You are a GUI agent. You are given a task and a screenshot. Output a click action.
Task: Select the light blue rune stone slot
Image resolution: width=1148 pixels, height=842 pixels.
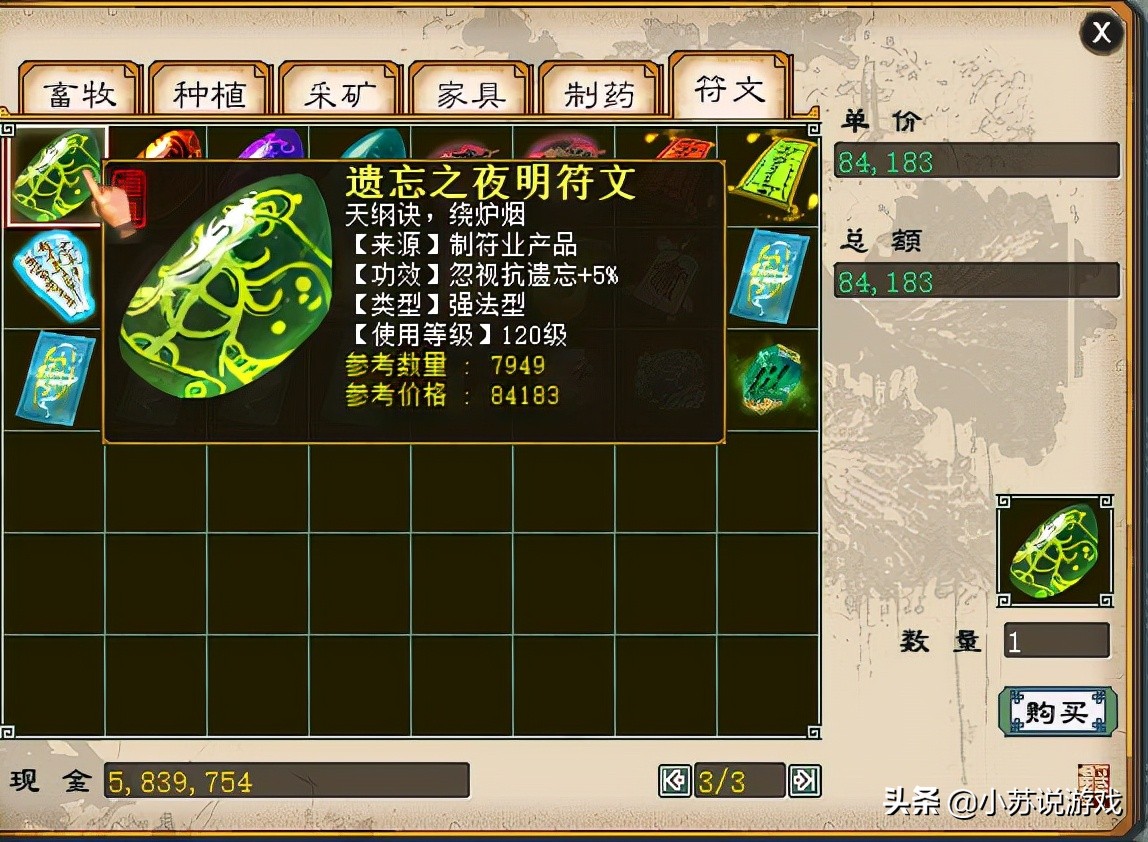[53, 276]
